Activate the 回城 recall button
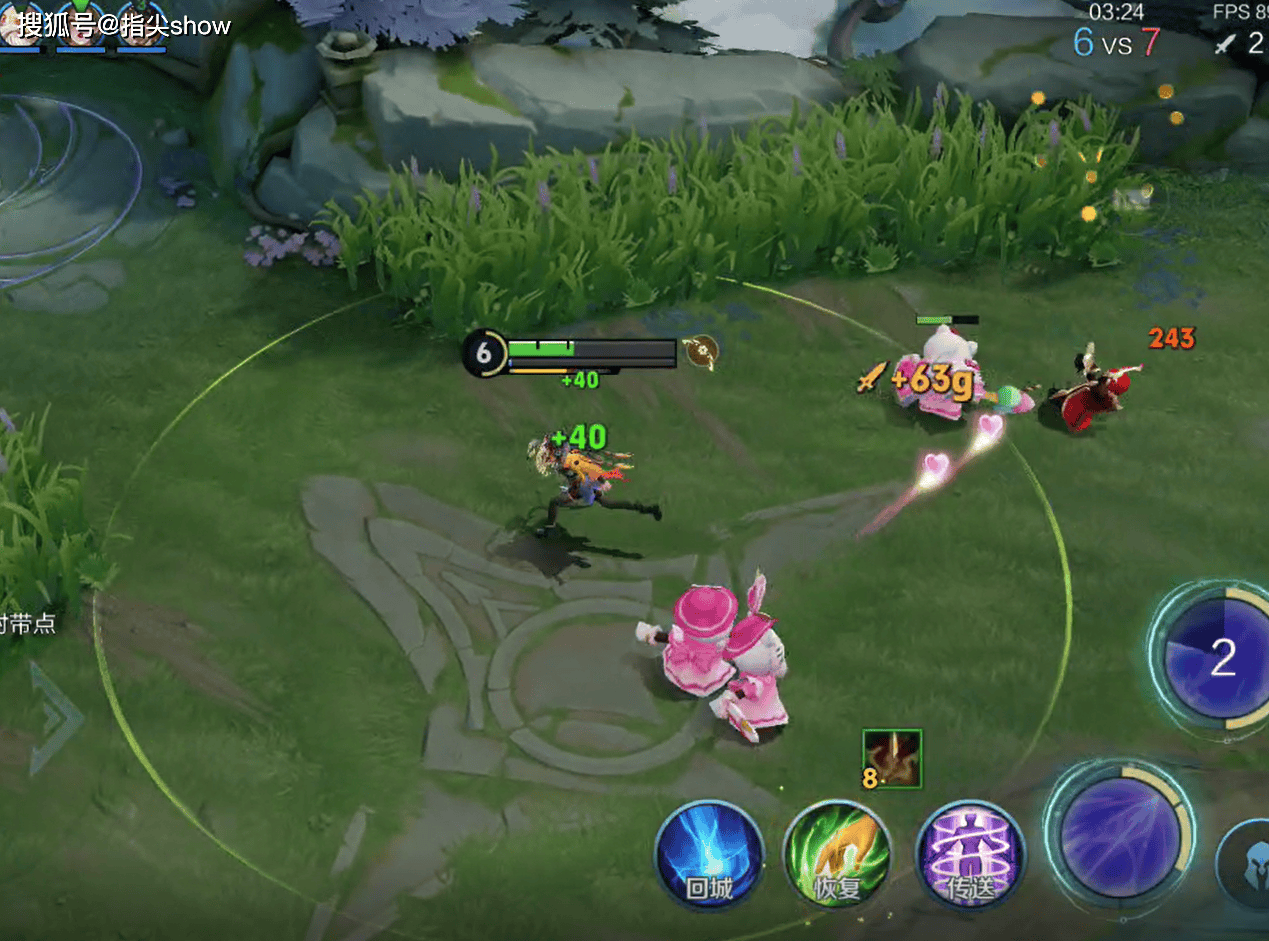Screen dimensions: 1269x941 tap(709, 855)
